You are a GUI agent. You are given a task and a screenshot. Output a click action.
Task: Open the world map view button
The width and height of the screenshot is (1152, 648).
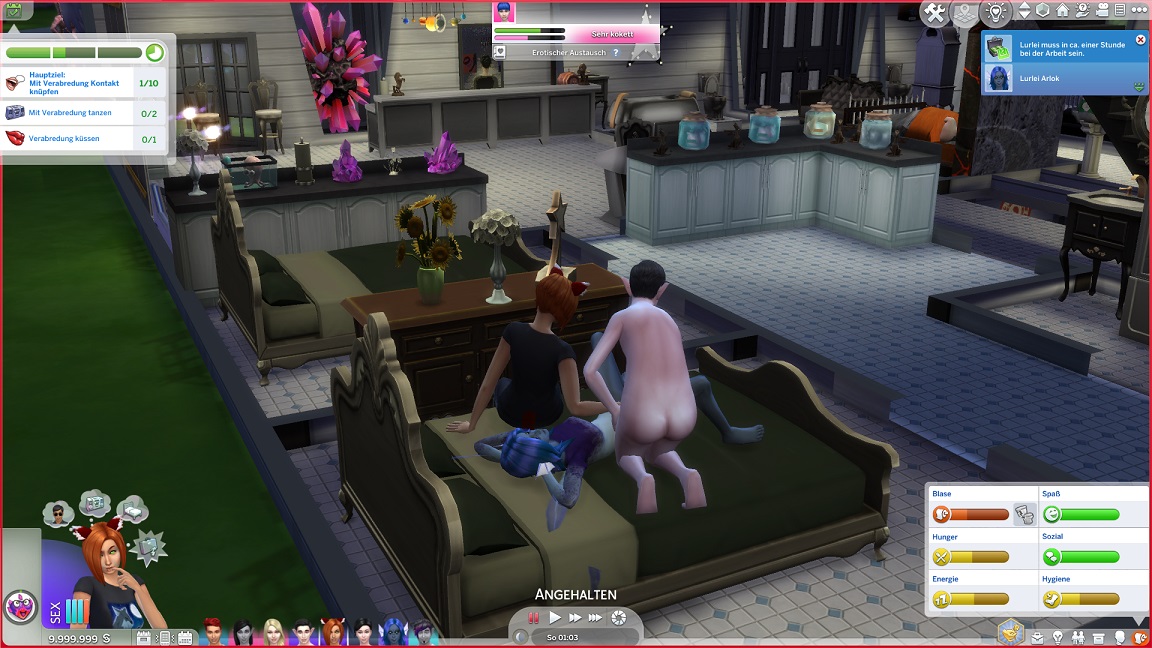click(x=965, y=13)
